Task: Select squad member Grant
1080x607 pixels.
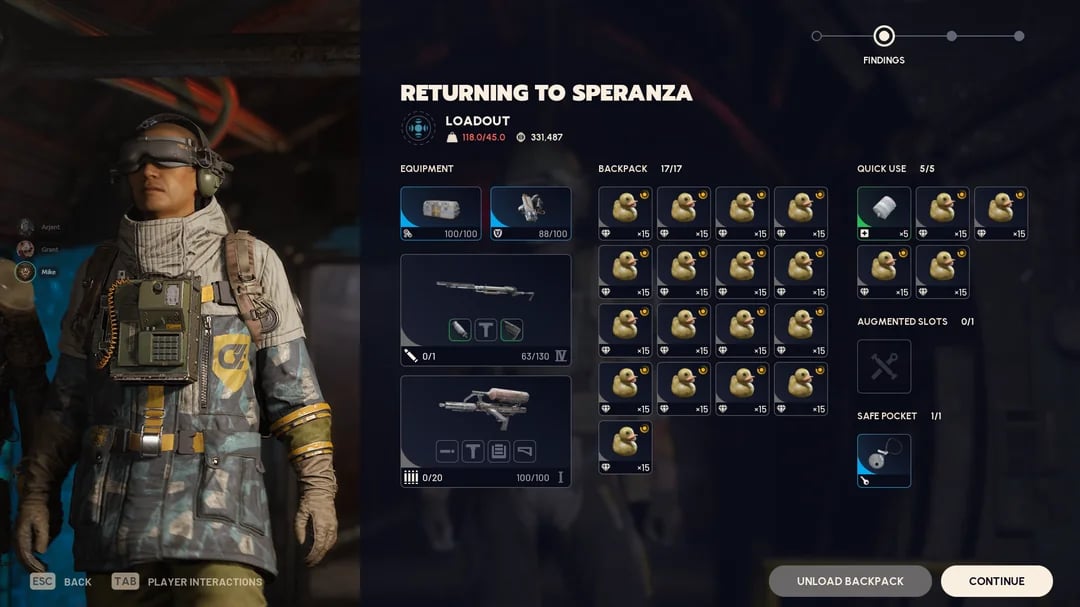Action: tap(27, 249)
